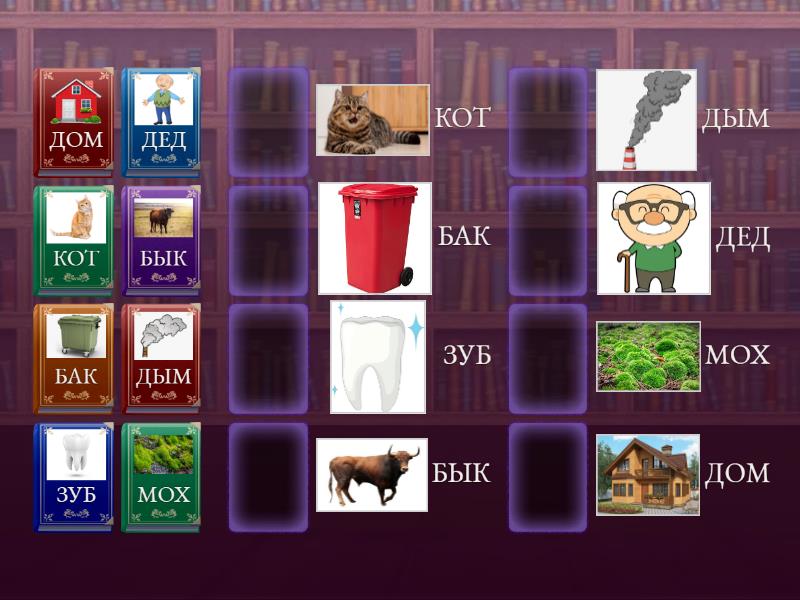Select the БЫК book card

162,240
